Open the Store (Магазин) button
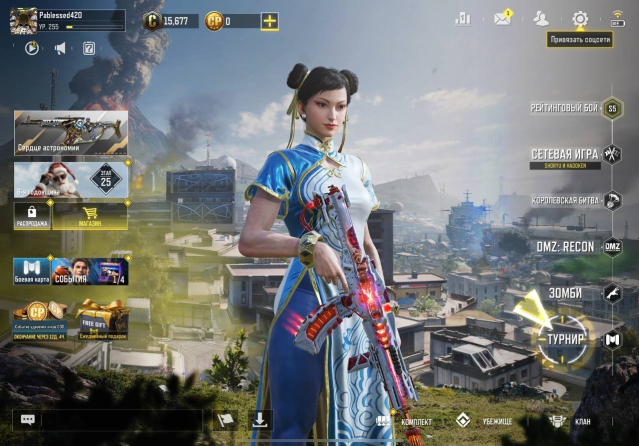The height and width of the screenshot is (446, 639). pos(90,216)
